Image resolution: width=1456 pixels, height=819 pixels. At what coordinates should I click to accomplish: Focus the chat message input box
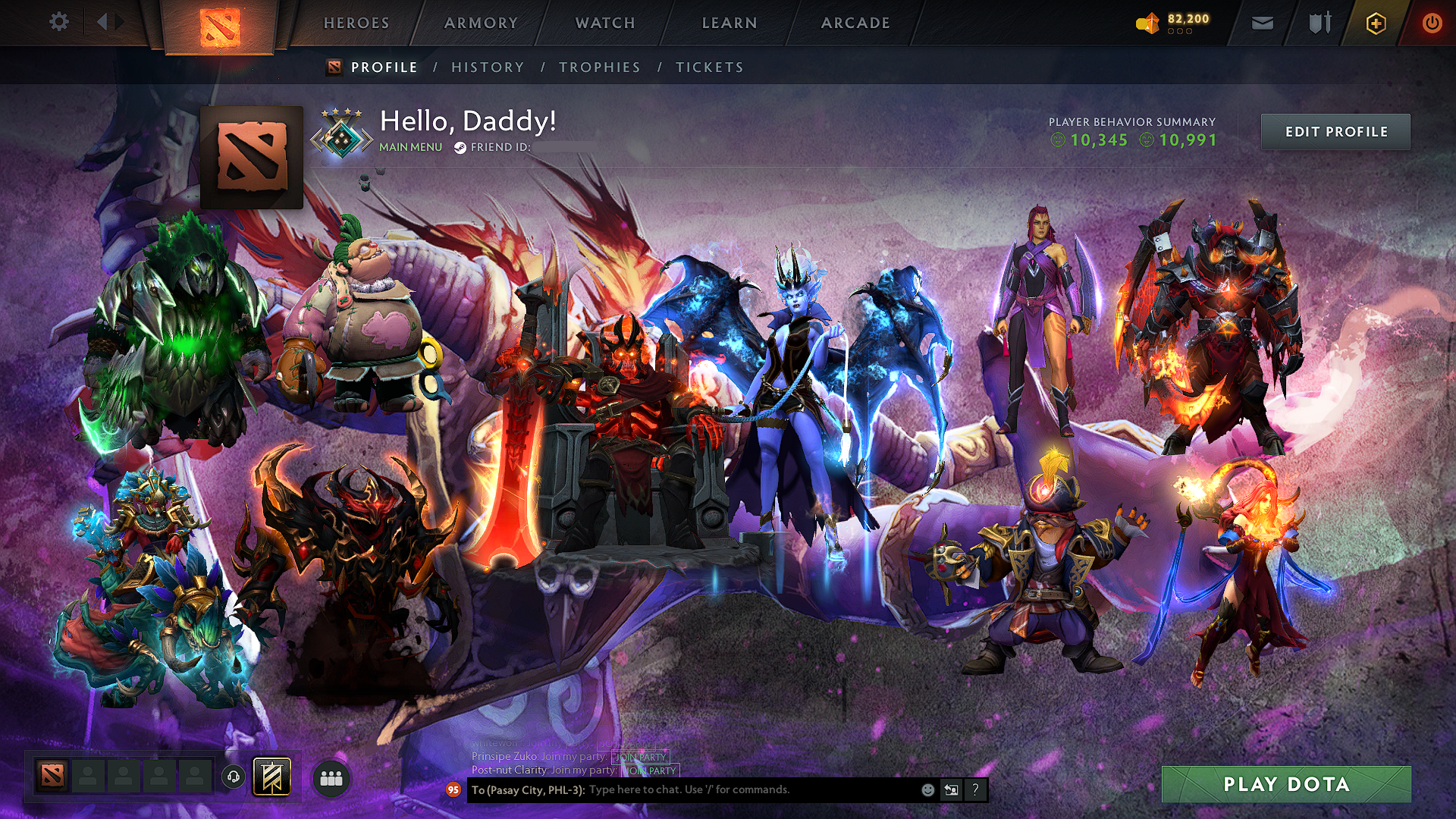click(751, 790)
